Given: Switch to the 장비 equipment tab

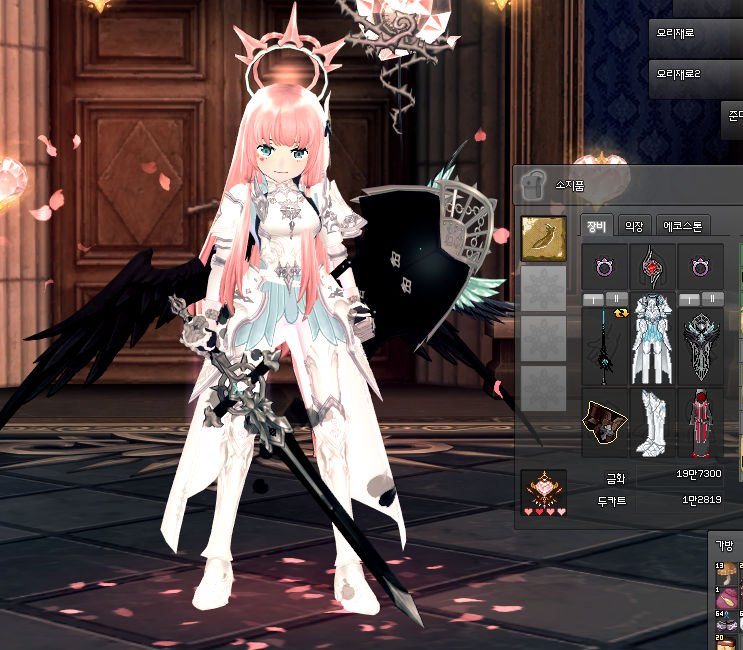Looking at the screenshot, I should (x=596, y=226).
